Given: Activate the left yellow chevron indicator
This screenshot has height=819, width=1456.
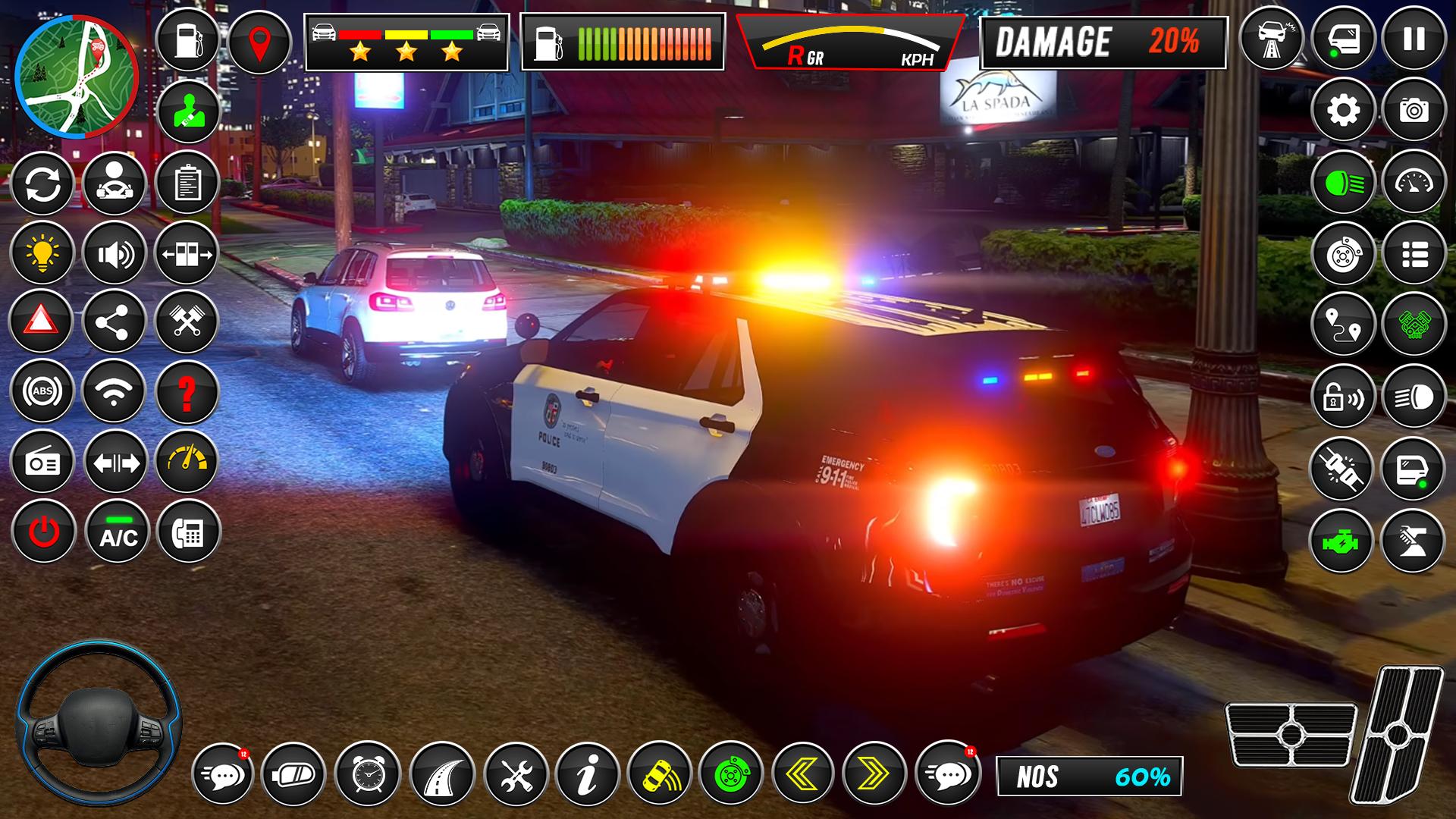Looking at the screenshot, I should click(803, 773).
